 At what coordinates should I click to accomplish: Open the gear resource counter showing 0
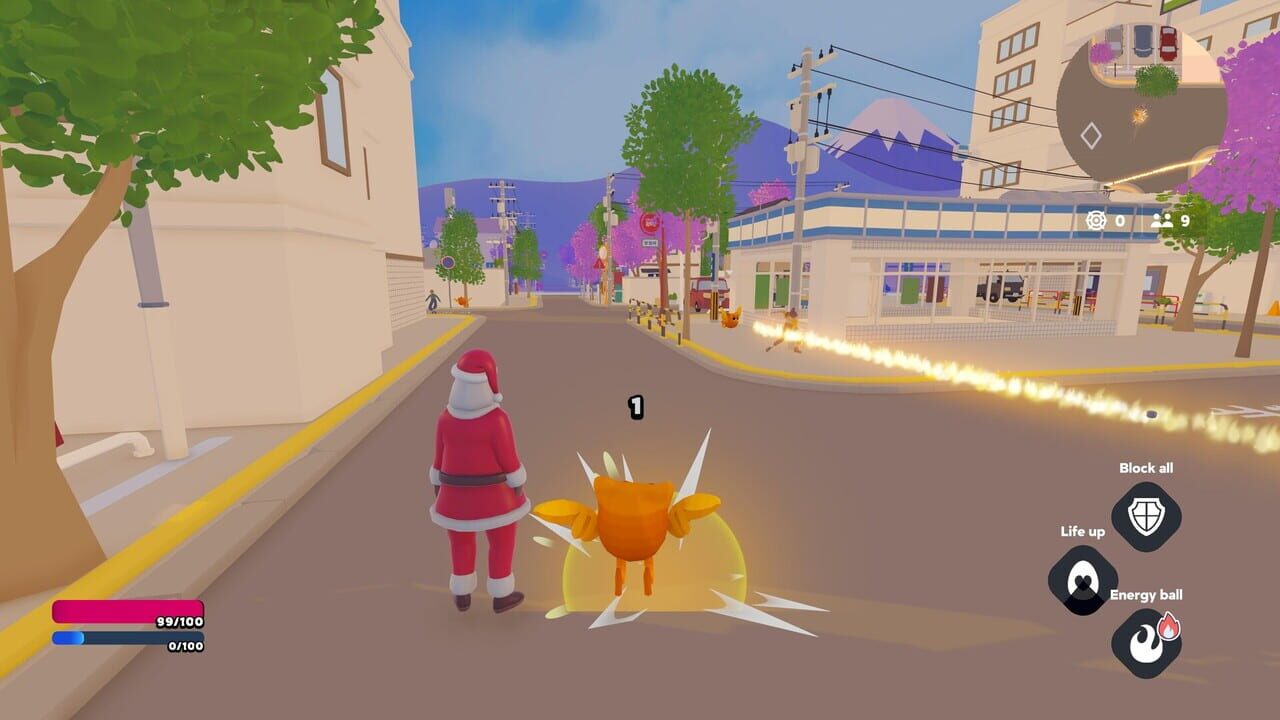pos(1096,220)
